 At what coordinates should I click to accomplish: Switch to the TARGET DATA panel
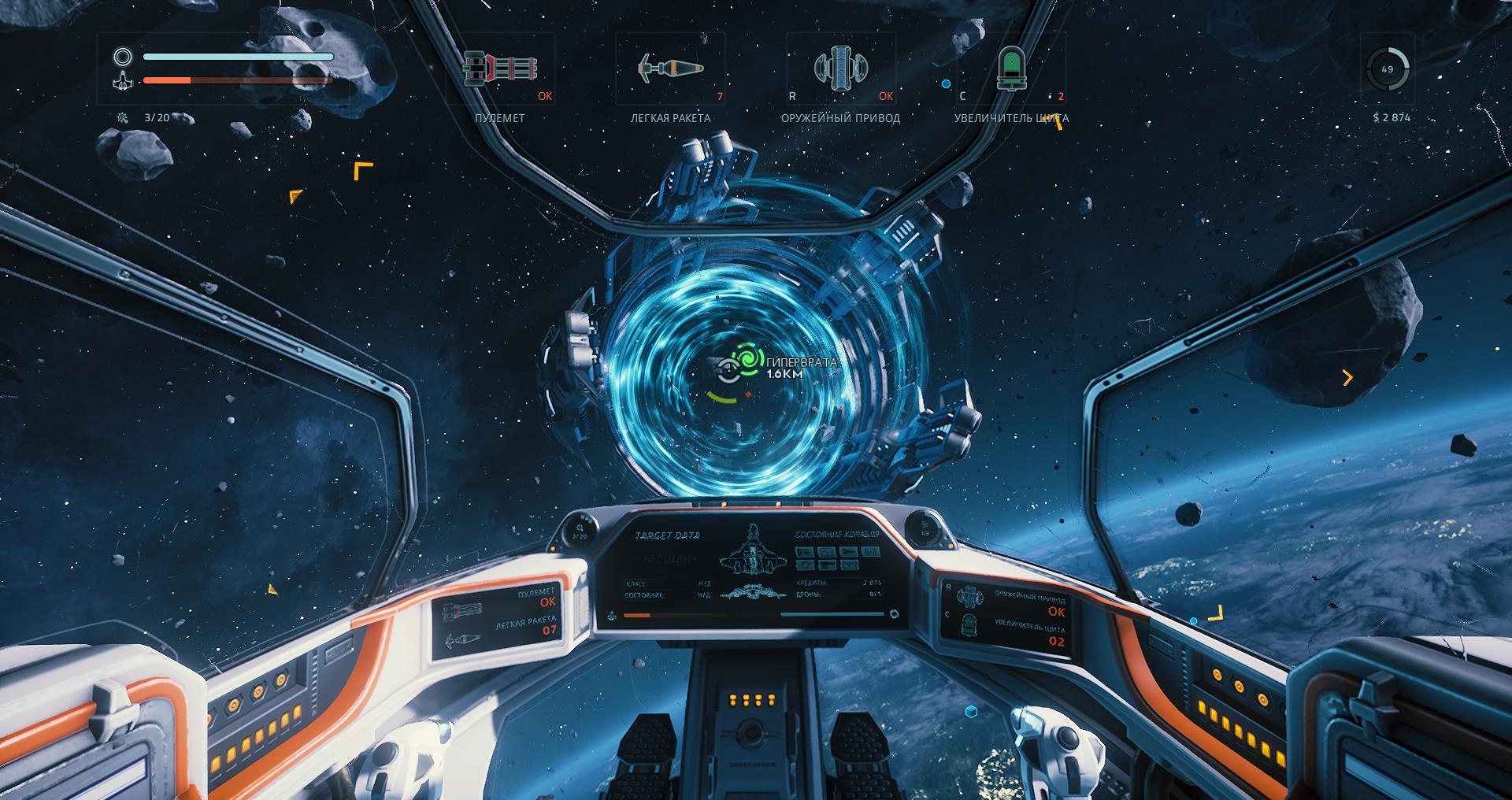(668, 534)
